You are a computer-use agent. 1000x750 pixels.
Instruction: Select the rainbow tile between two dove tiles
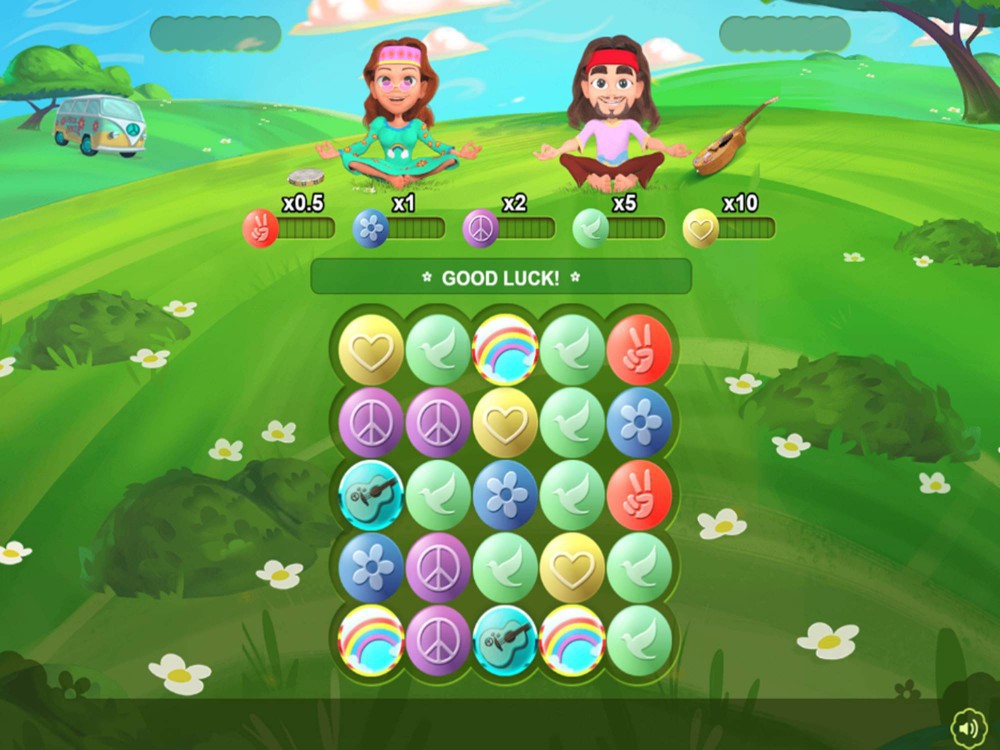[505, 350]
